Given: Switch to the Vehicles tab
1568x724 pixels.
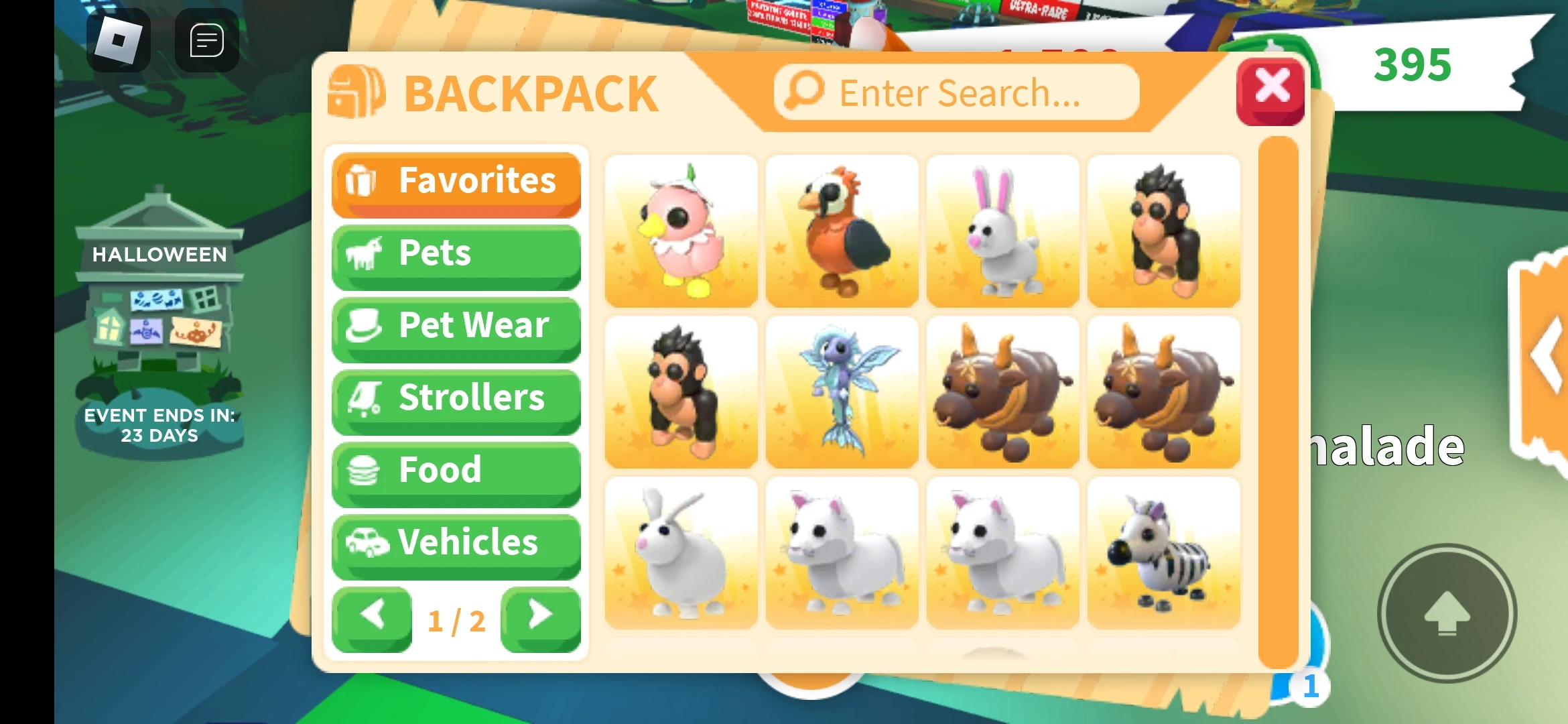Looking at the screenshot, I should (456, 543).
